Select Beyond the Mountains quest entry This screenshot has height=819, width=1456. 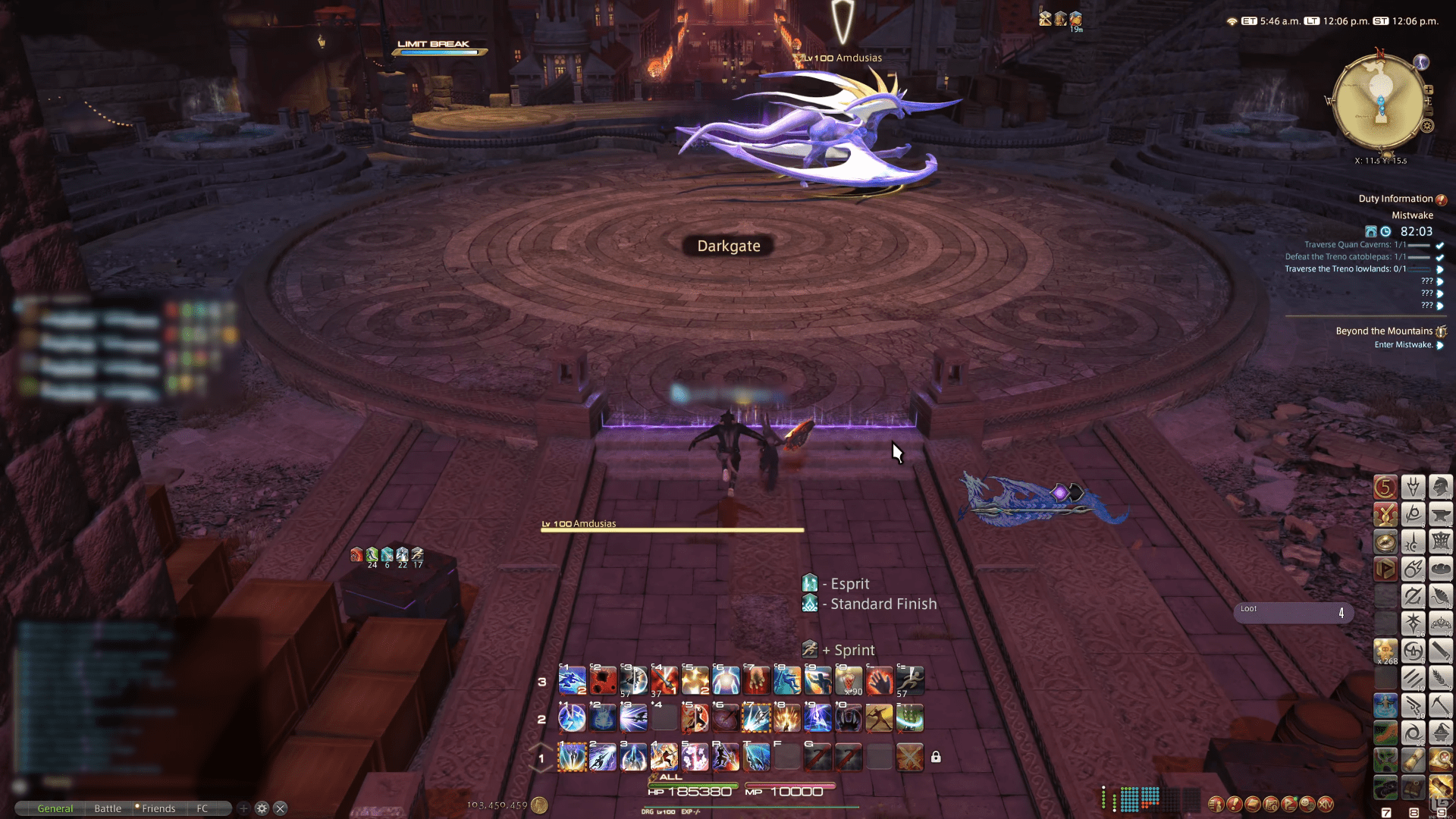pos(1384,331)
